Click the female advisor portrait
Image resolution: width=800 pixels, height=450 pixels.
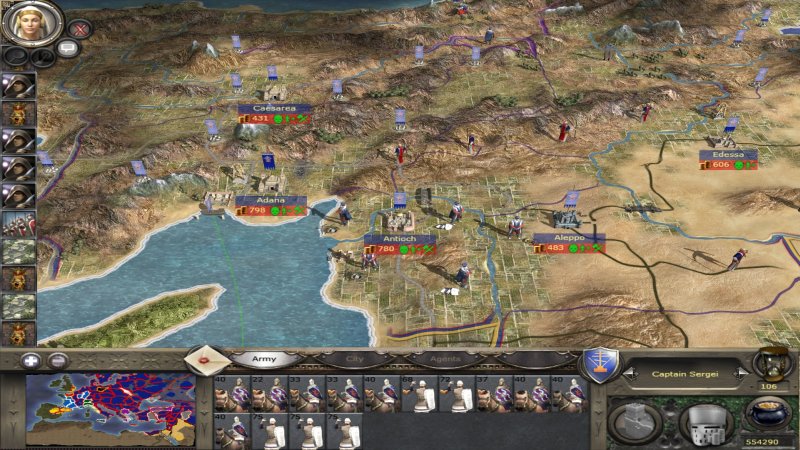33,22
